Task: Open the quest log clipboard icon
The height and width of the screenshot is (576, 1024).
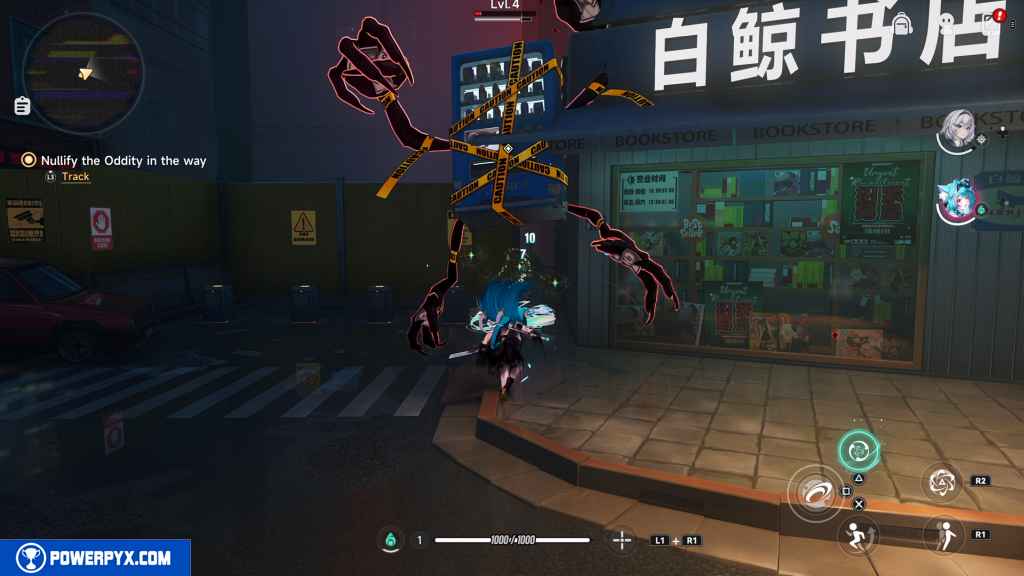Action: 23,105
